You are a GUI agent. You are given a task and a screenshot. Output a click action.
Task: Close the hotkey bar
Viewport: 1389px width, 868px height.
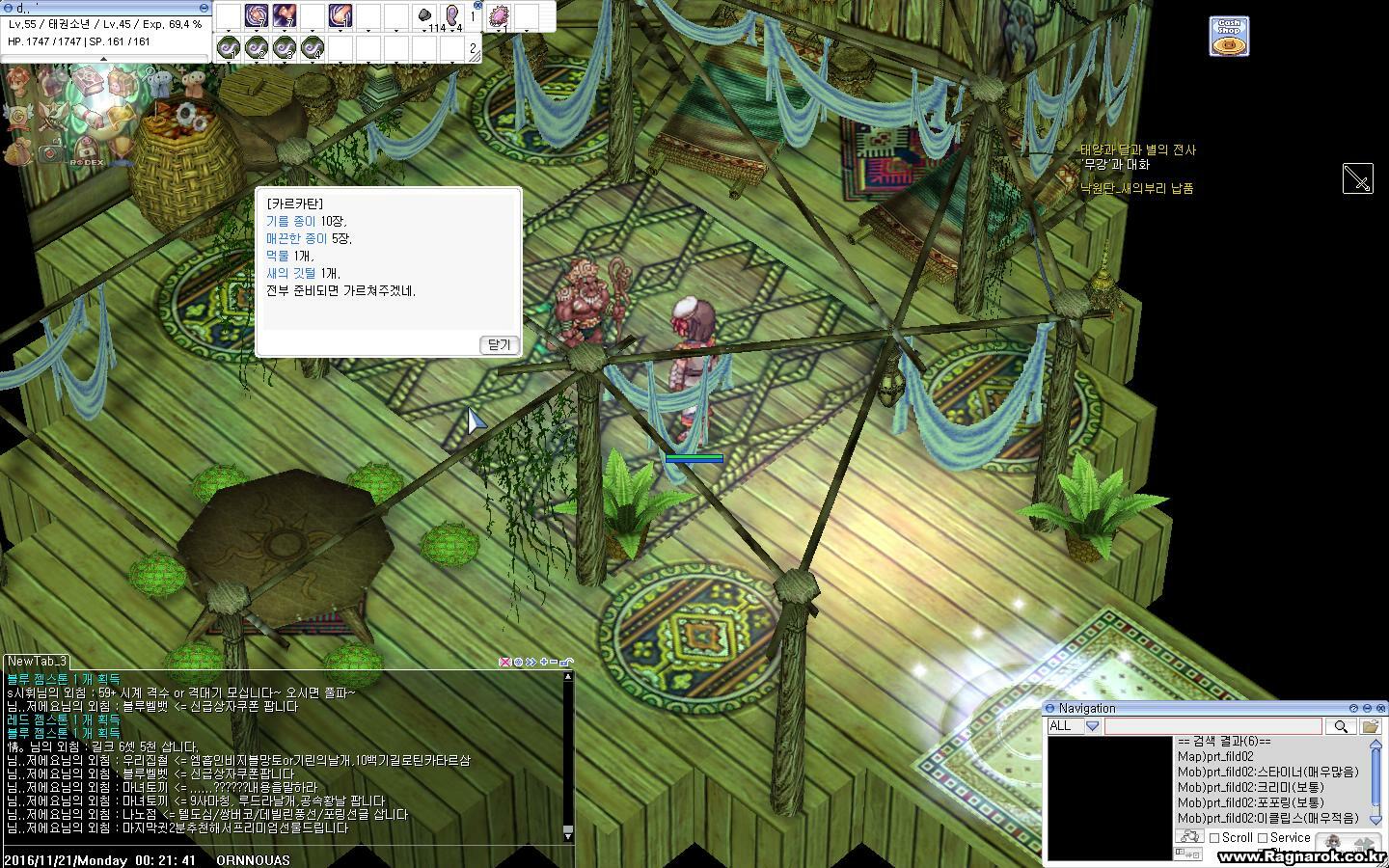[x=478, y=5]
